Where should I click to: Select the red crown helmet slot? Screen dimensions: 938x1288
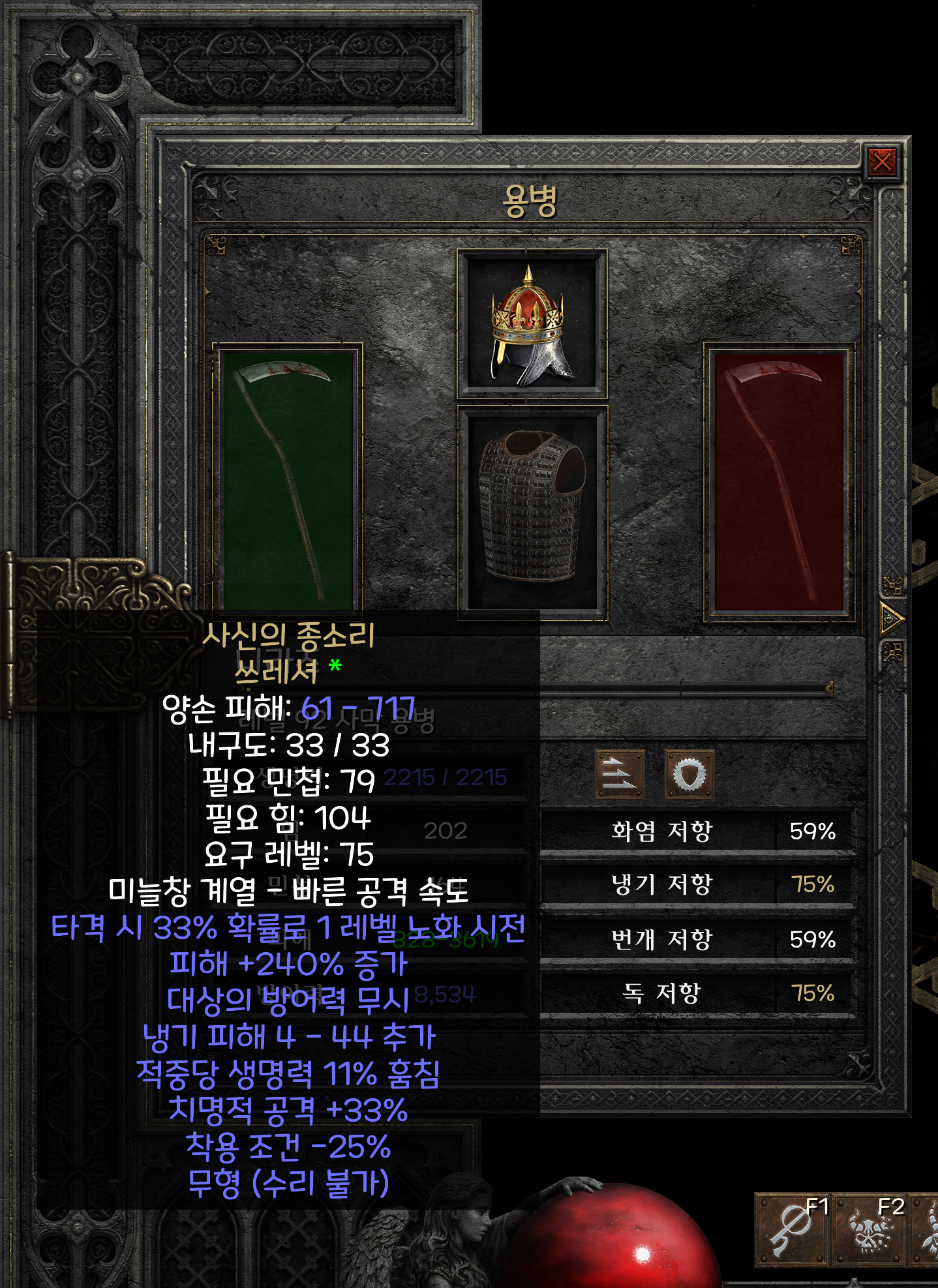coord(532,323)
